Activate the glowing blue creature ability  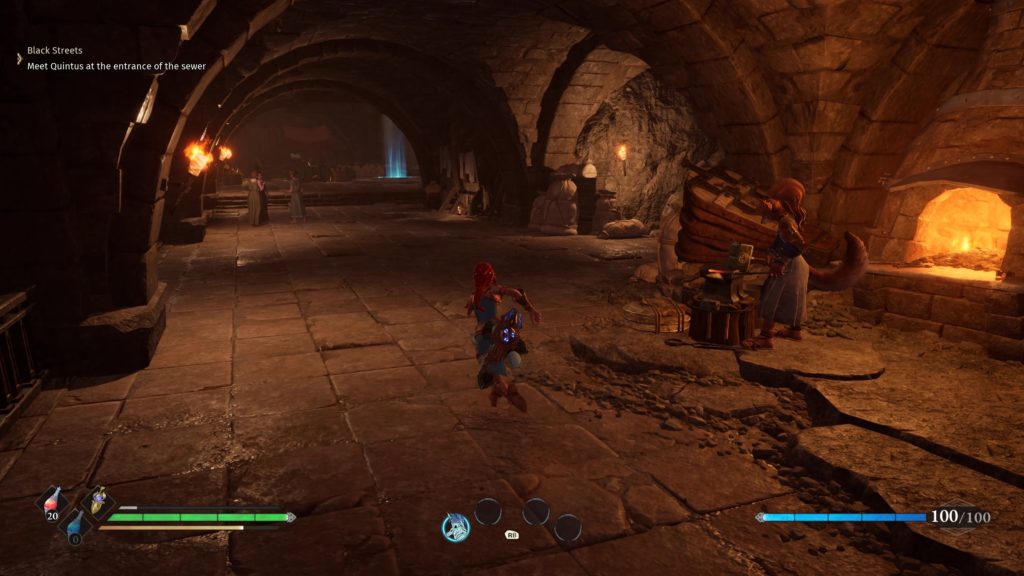[456, 527]
